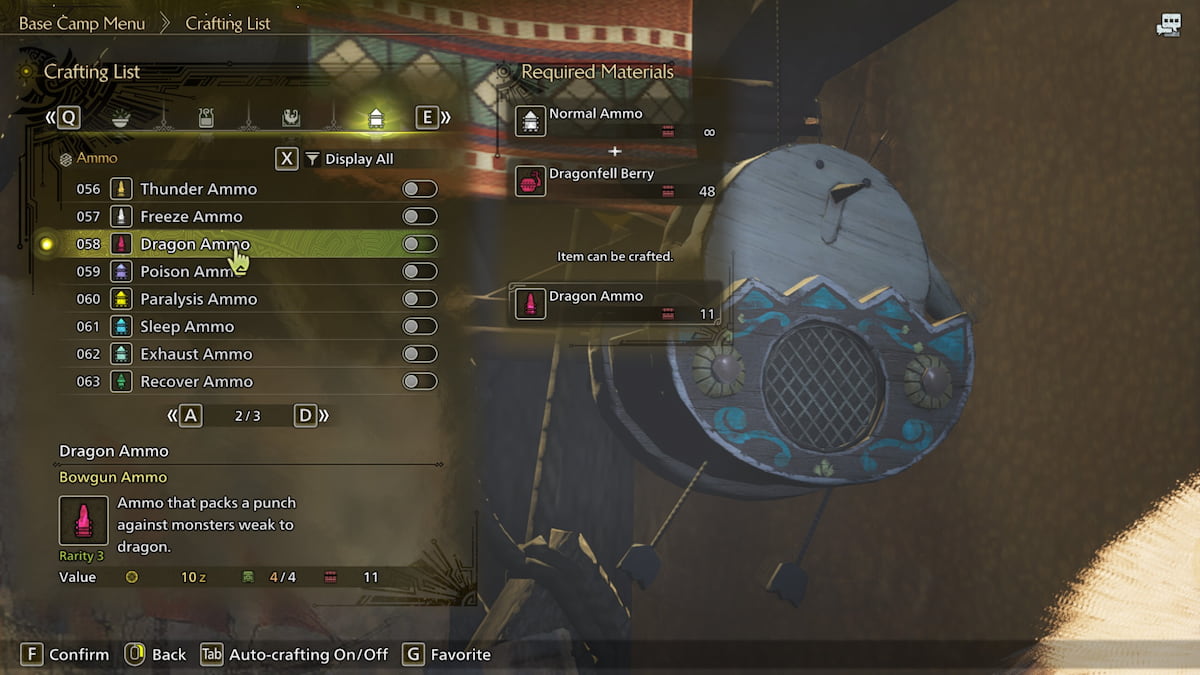Screen dimensions: 1200x675
Task: Select the Sleep Ammo recipe
Action: coord(187,326)
